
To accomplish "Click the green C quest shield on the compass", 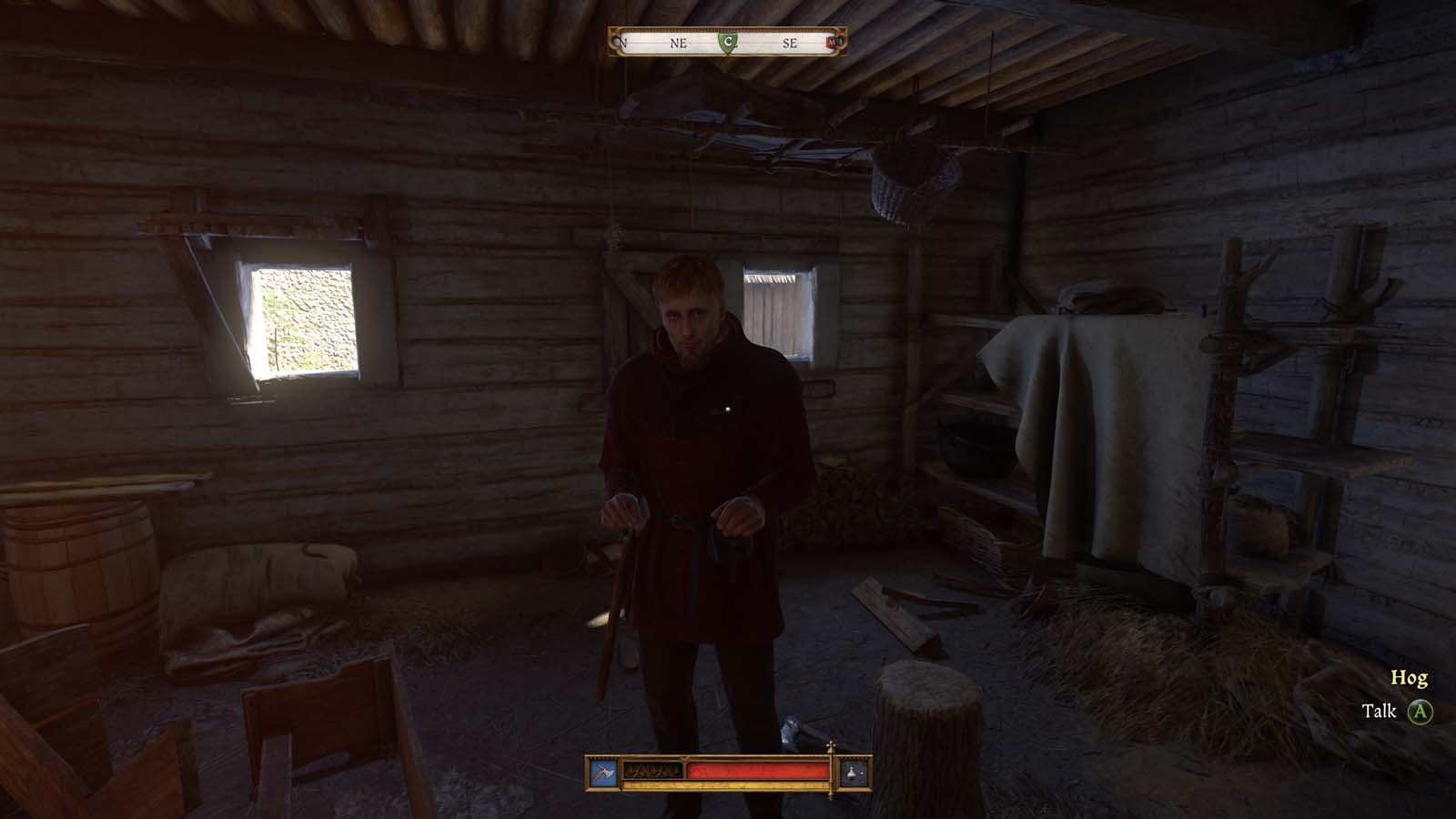I will pos(728,42).
